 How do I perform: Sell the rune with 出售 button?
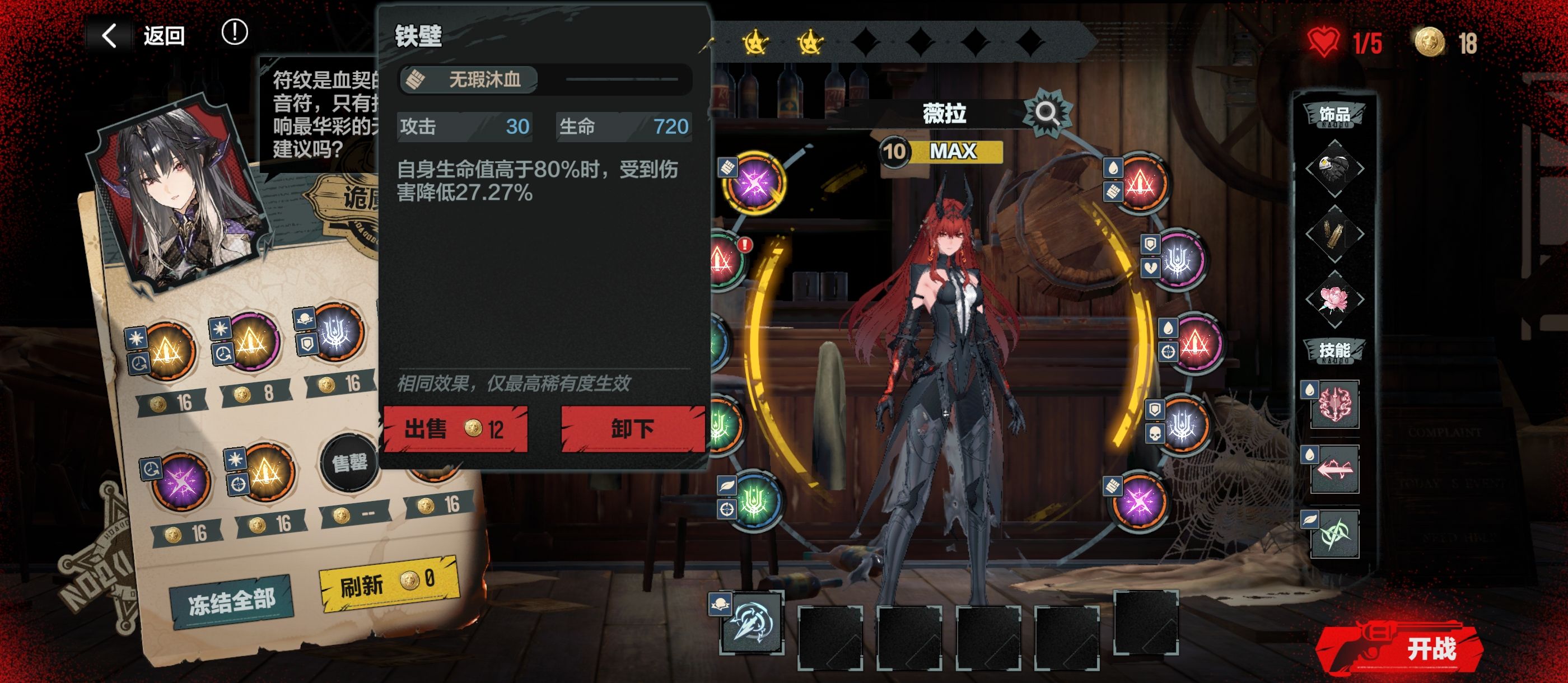pyautogui.click(x=455, y=429)
